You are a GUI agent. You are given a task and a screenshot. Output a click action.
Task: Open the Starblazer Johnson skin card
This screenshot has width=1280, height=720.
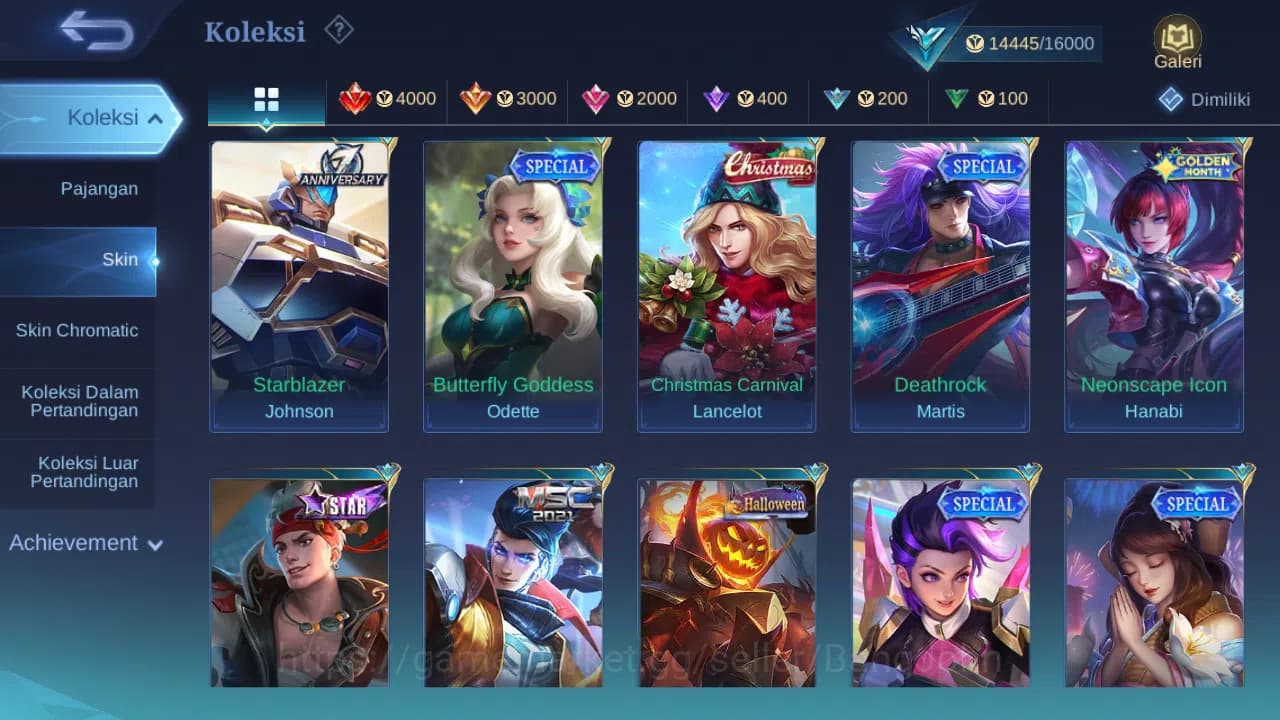click(299, 283)
